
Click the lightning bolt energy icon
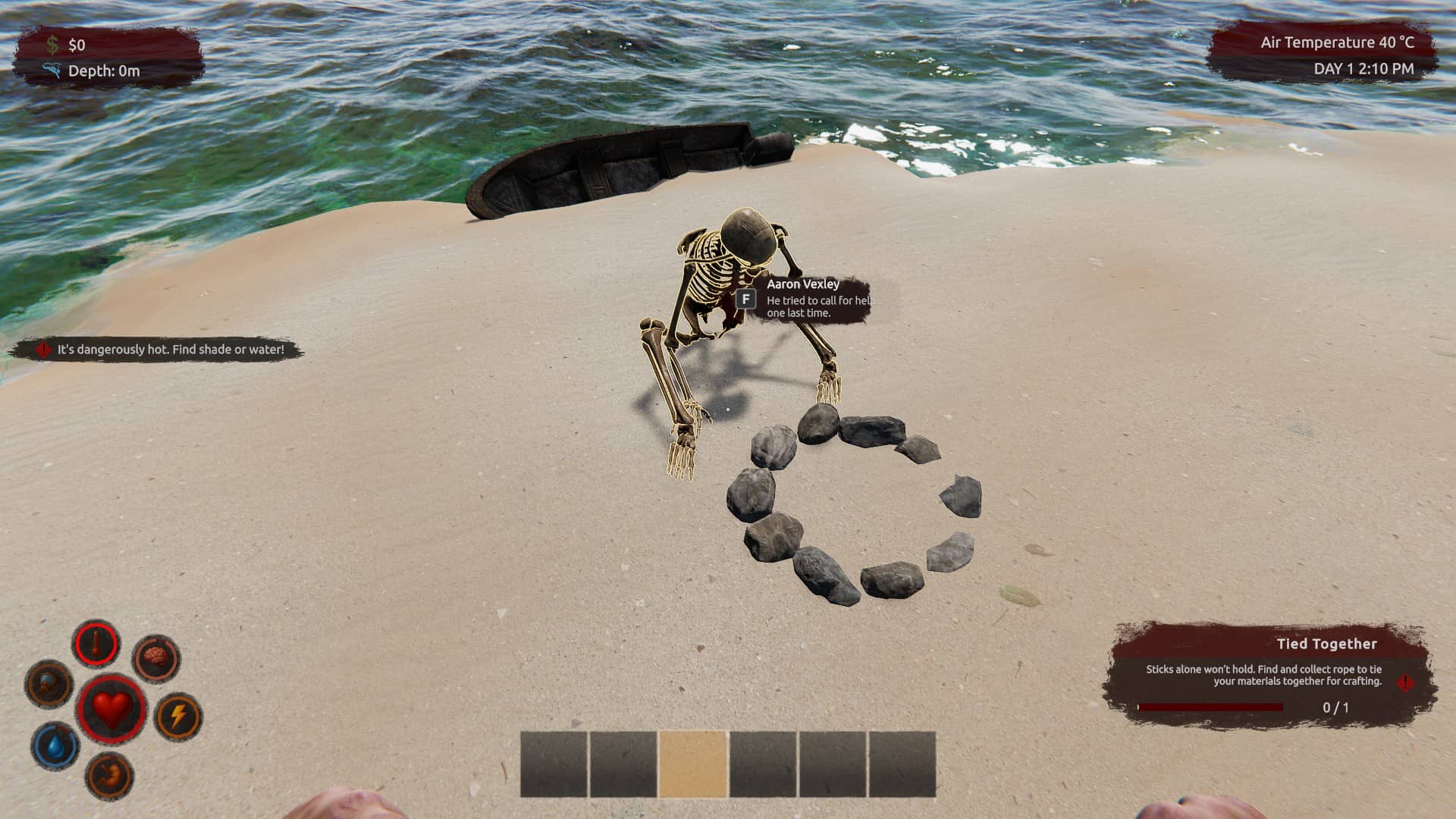coord(178,717)
